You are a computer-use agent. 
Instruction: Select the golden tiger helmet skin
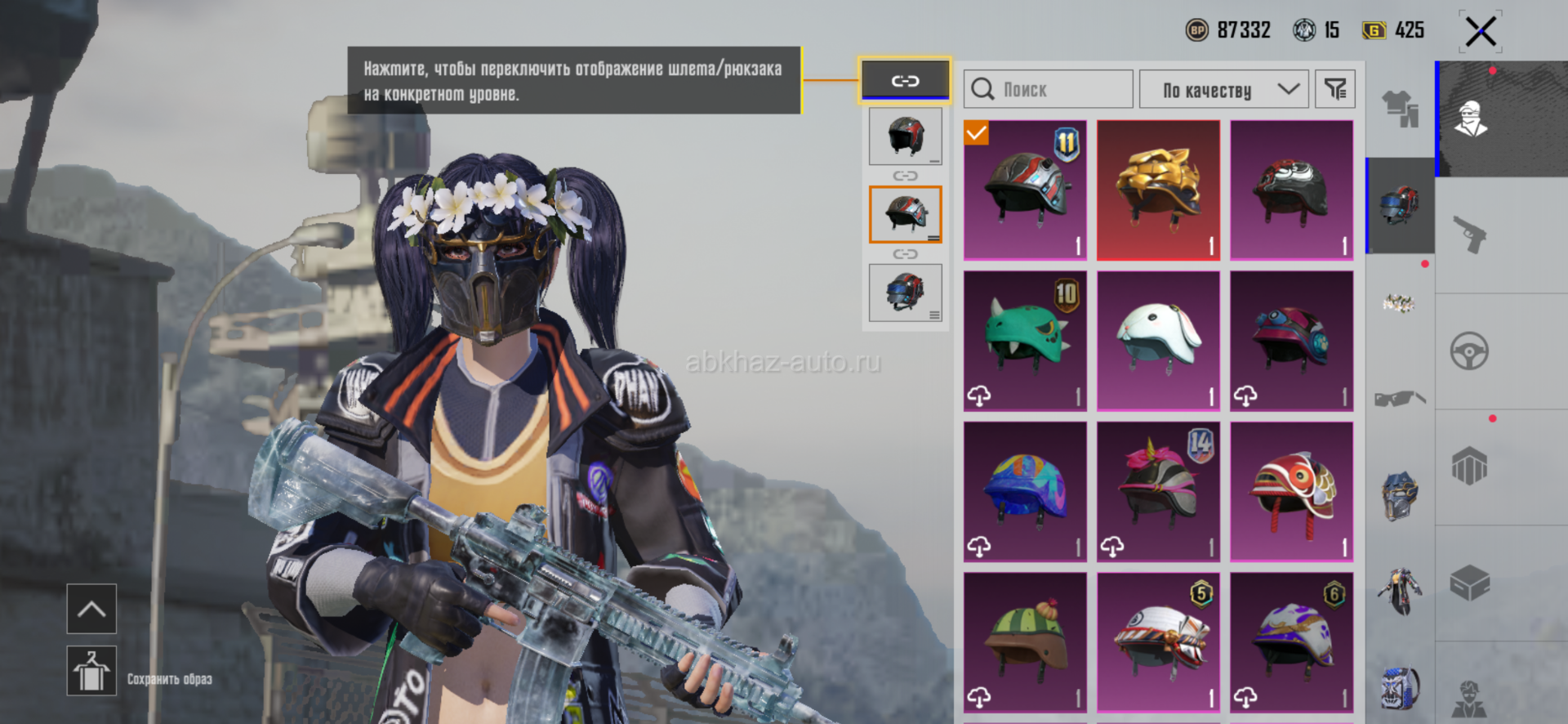(1158, 190)
